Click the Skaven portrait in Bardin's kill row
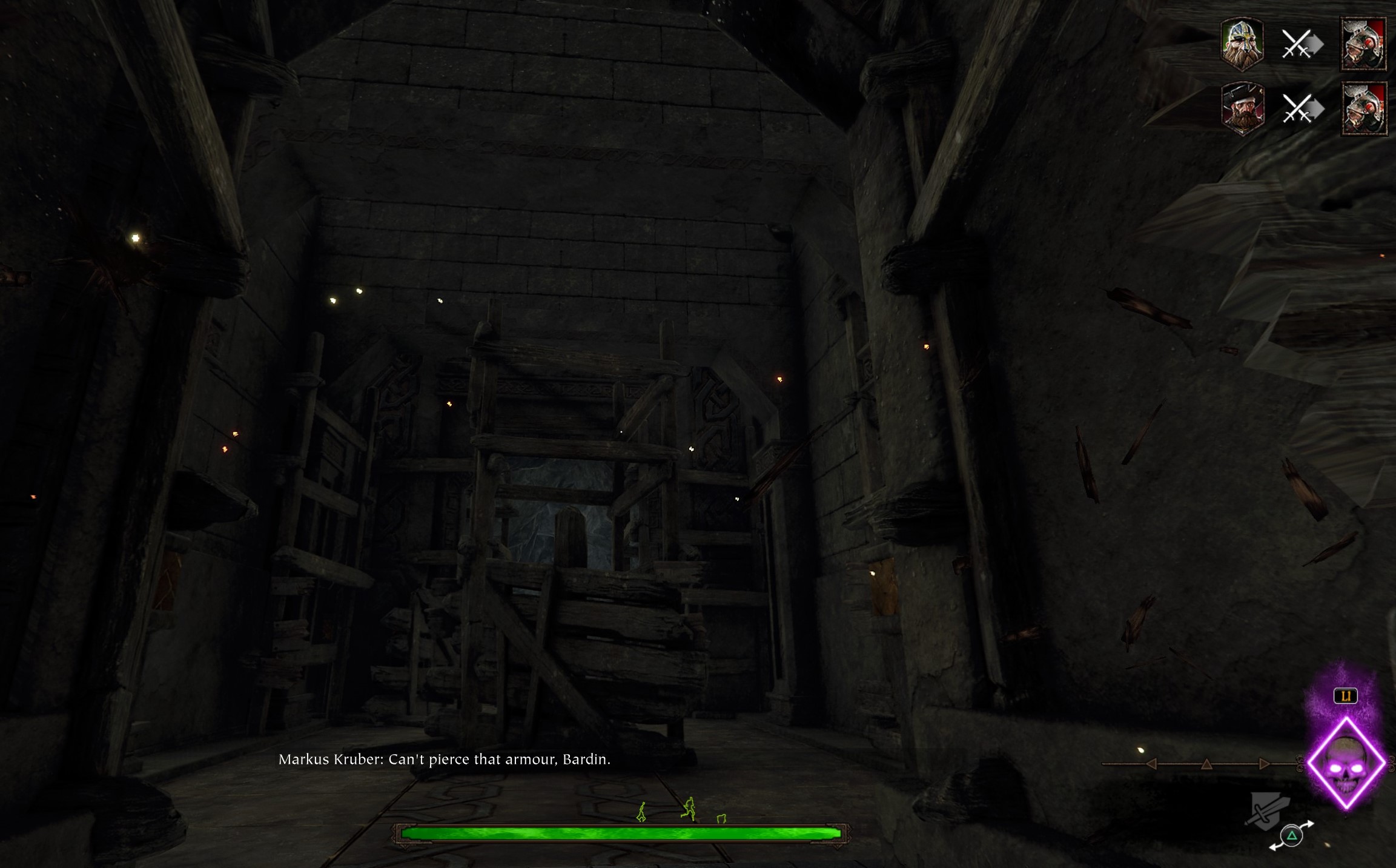 click(1363, 44)
